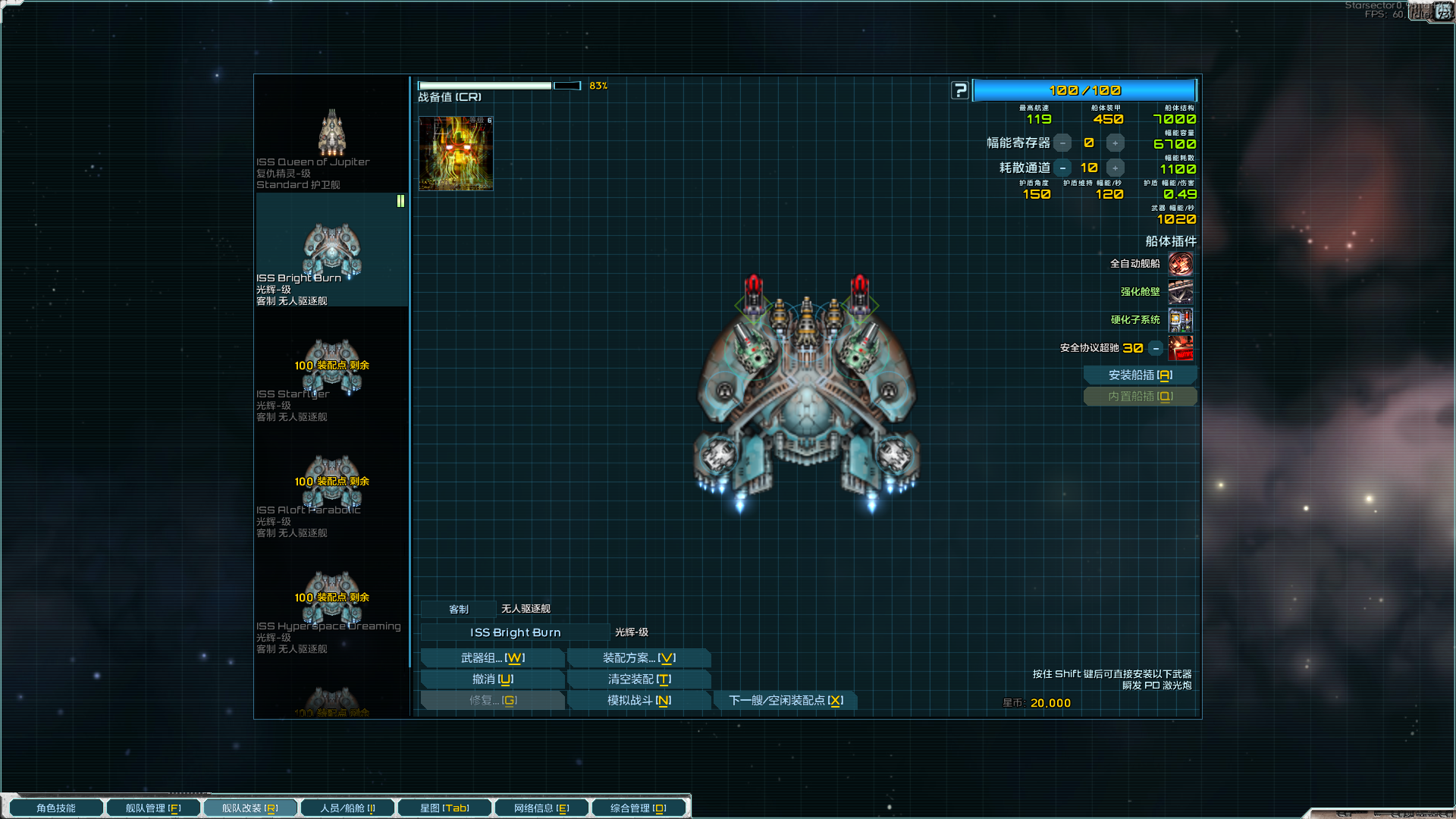Edit the ISS Bright Burn ship name
This screenshot has width=1456, height=819.
pyautogui.click(x=515, y=632)
